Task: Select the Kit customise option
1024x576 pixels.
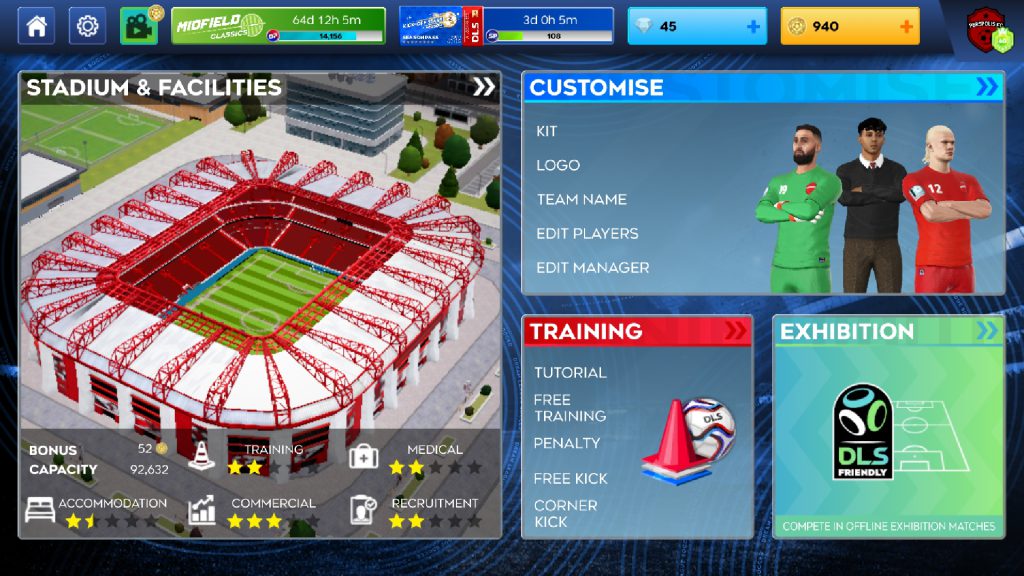Action: tap(547, 131)
